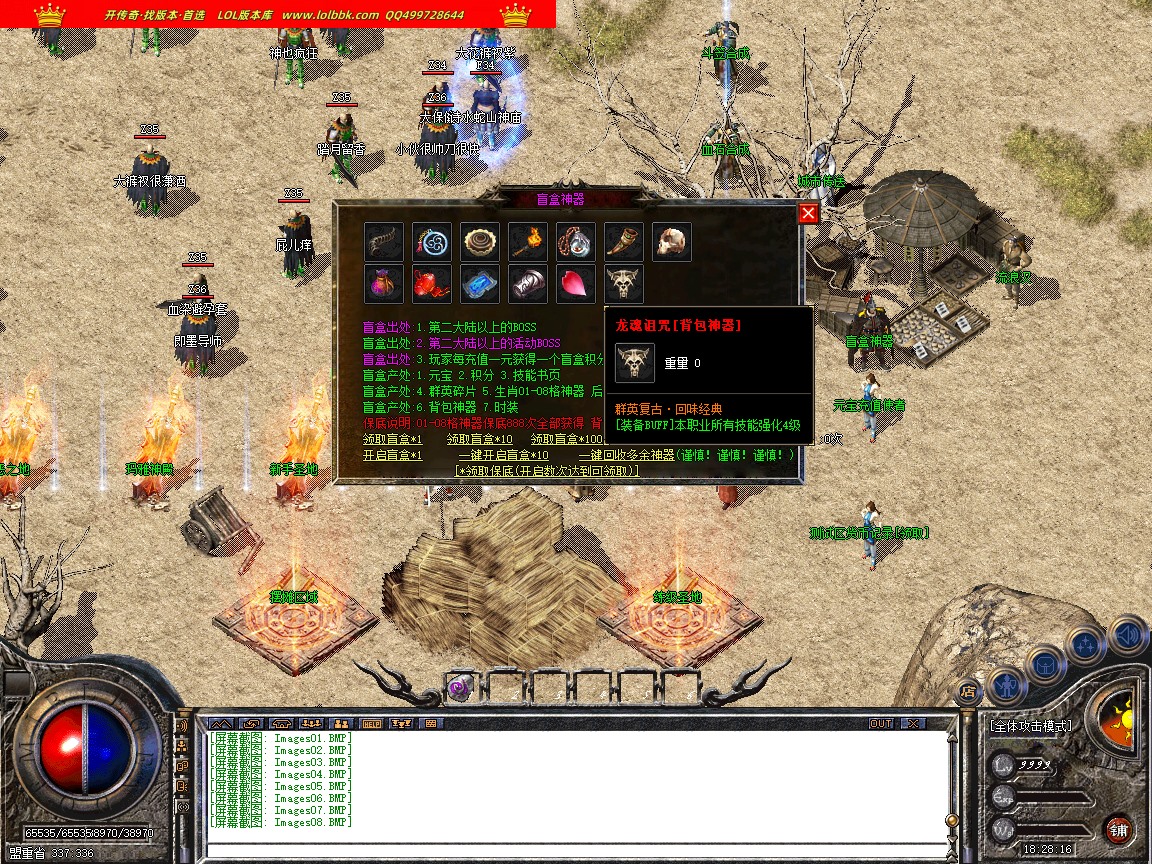Pick the flaming torch artifact icon
1152x864 pixels.
528,242
